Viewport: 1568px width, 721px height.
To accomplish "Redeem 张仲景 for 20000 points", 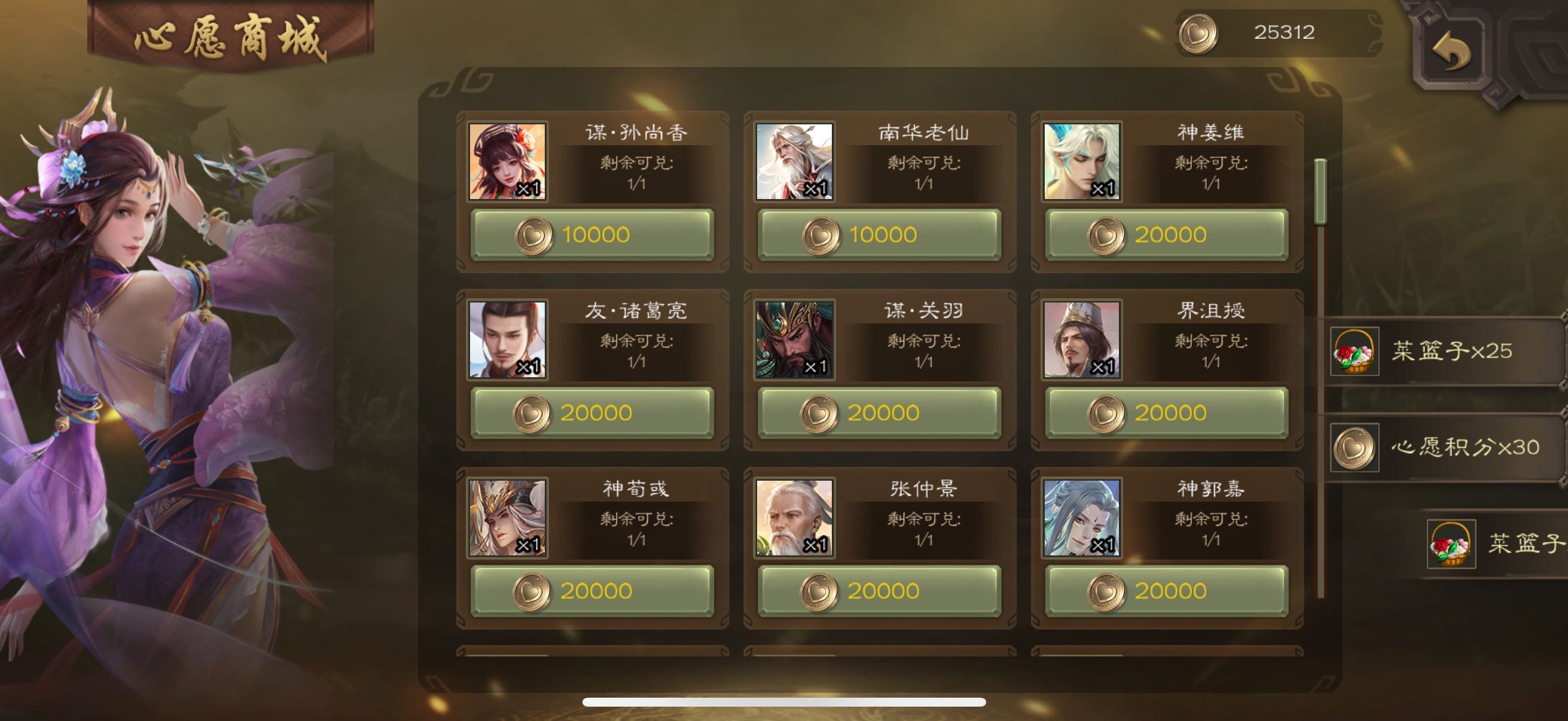I will coord(879,591).
